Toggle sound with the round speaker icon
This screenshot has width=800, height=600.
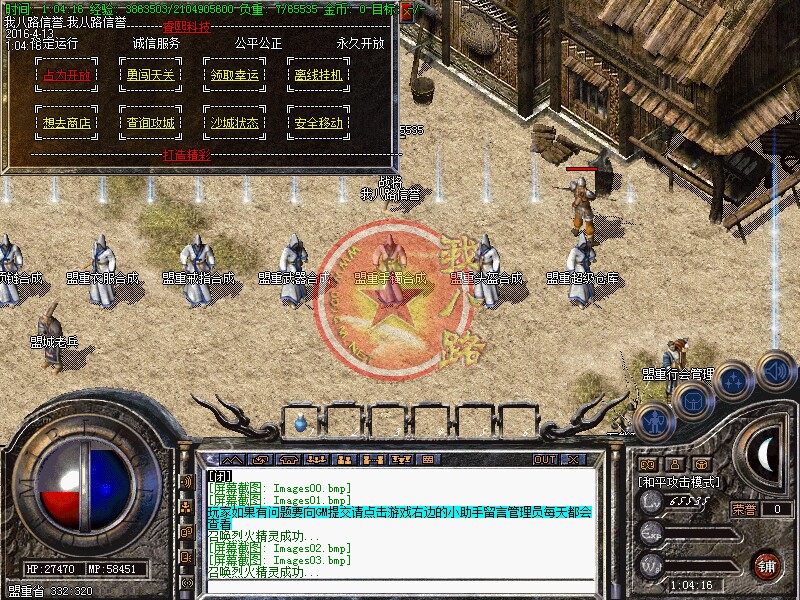pyautogui.click(x=775, y=370)
